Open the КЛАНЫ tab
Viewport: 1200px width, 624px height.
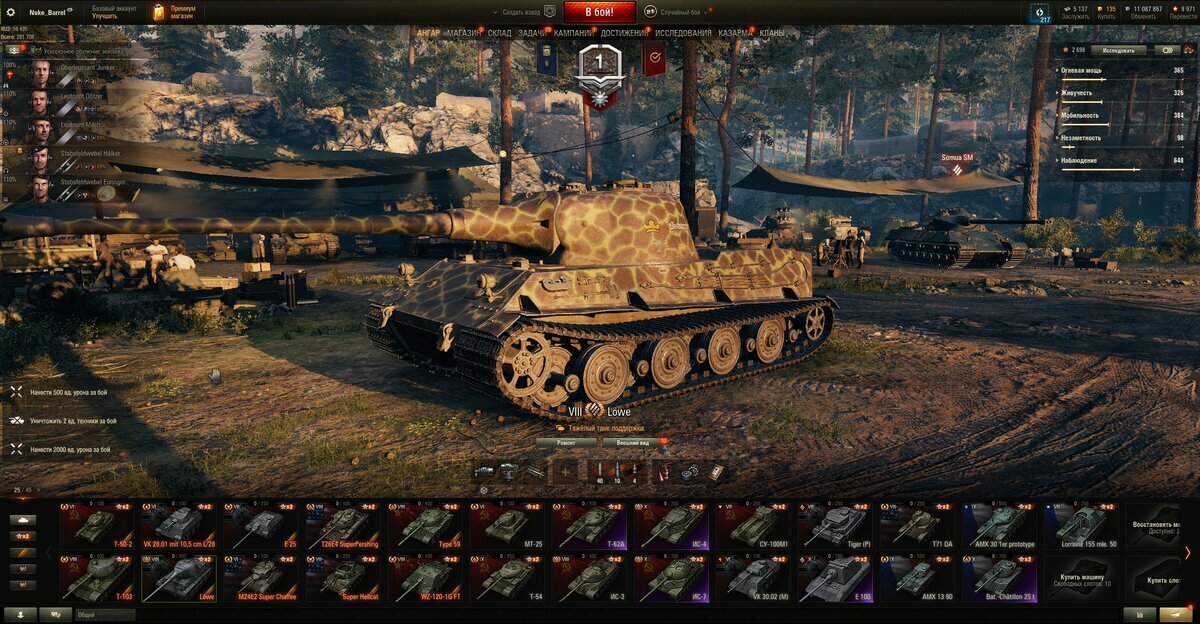[x=771, y=33]
